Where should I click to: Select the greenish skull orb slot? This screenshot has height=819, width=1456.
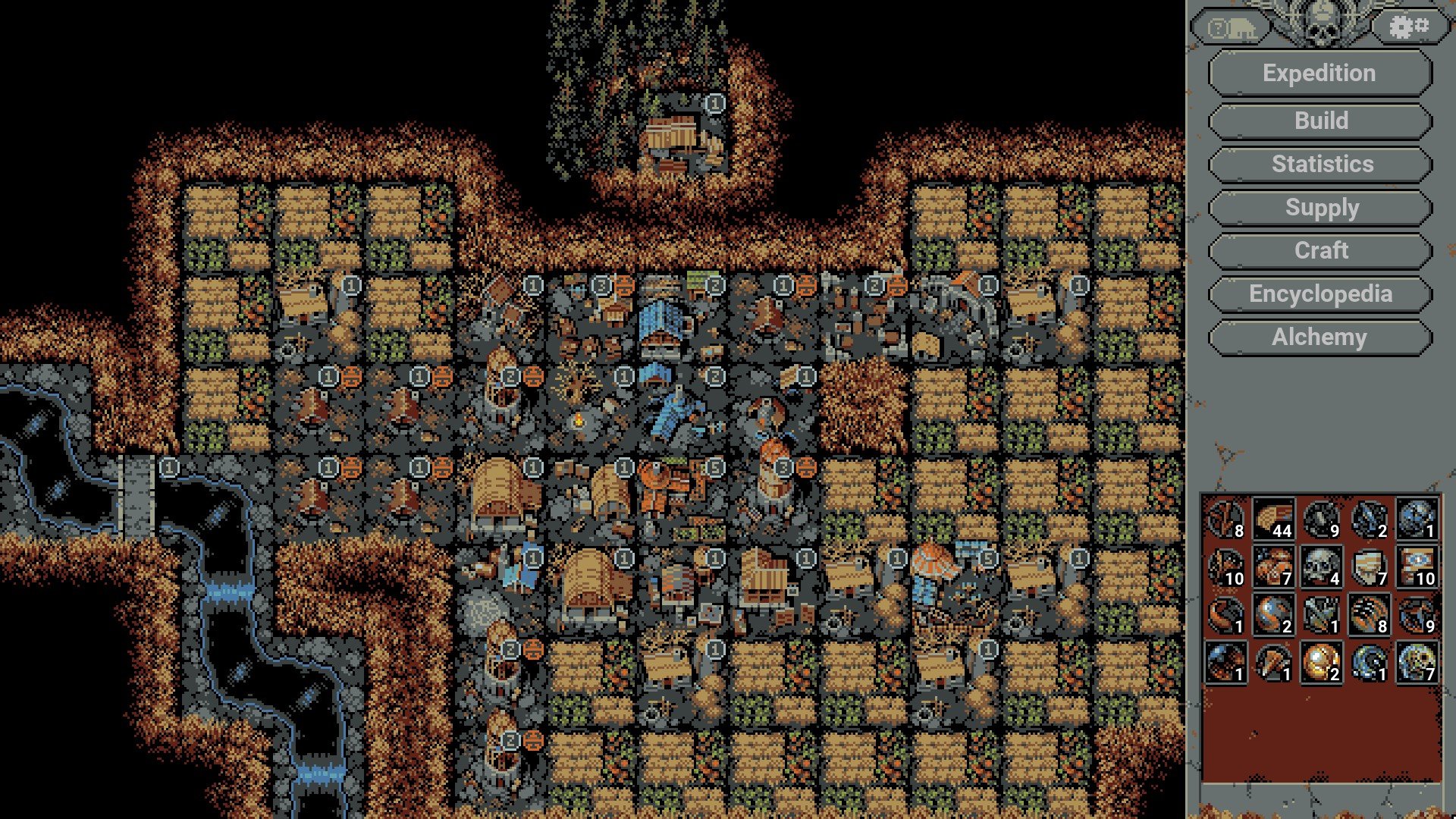point(1417,662)
